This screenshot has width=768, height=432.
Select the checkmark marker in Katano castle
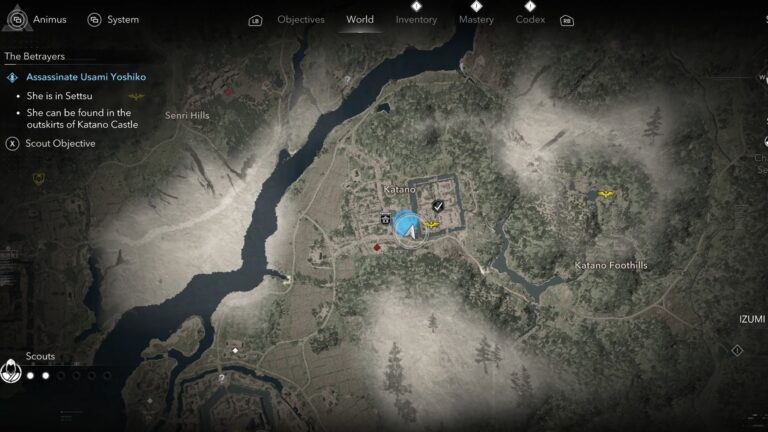[438, 206]
